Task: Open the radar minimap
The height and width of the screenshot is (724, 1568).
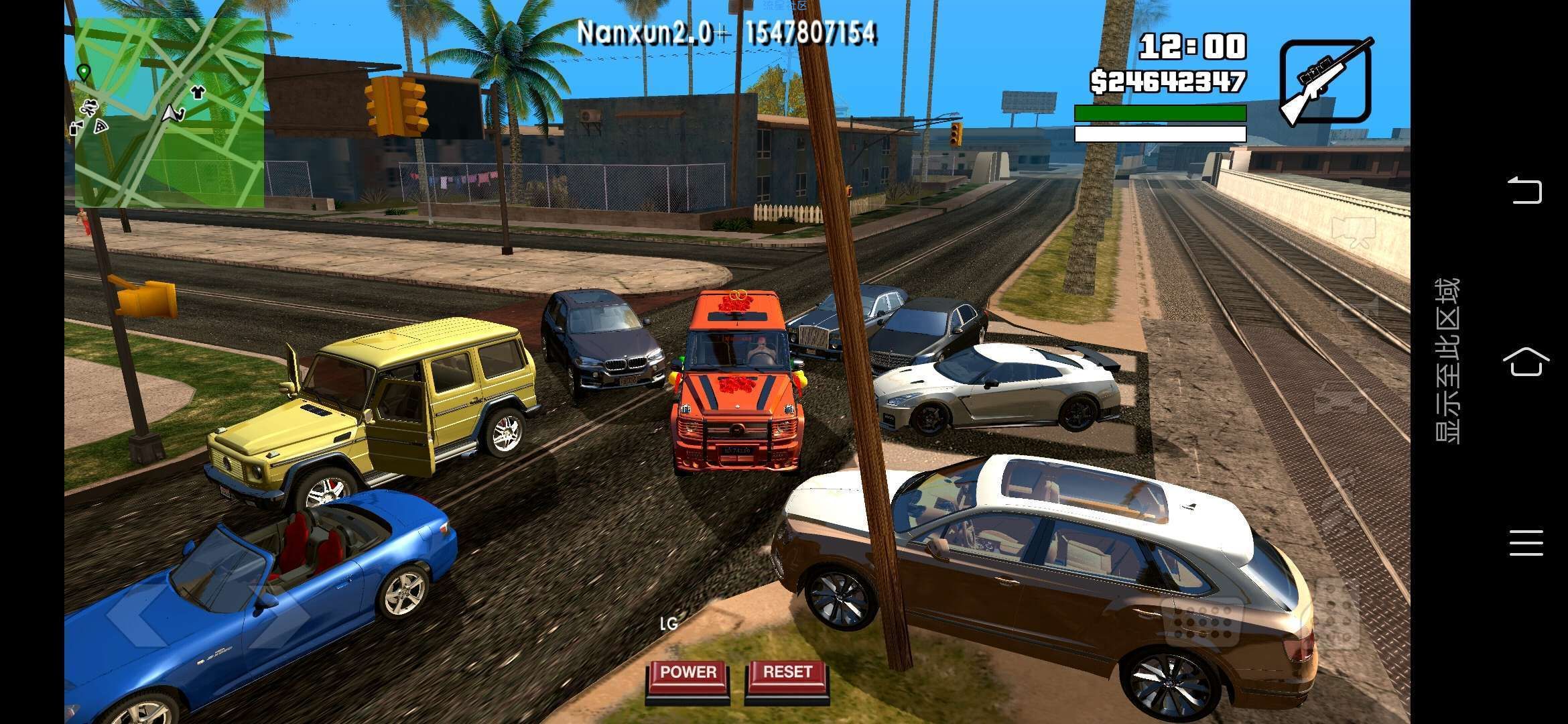Action: (169, 113)
